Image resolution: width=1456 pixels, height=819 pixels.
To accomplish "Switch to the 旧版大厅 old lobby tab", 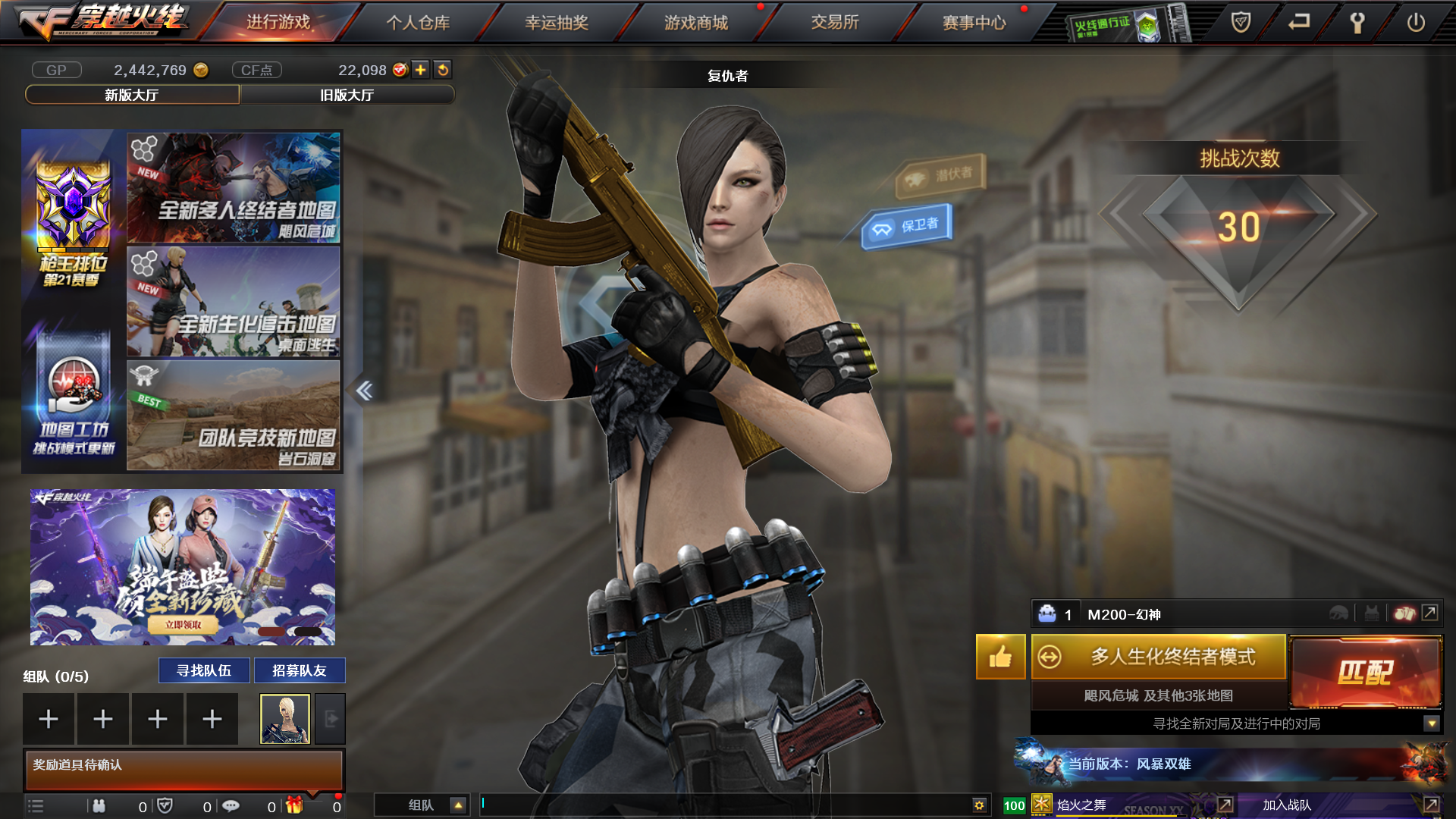I will point(347,95).
